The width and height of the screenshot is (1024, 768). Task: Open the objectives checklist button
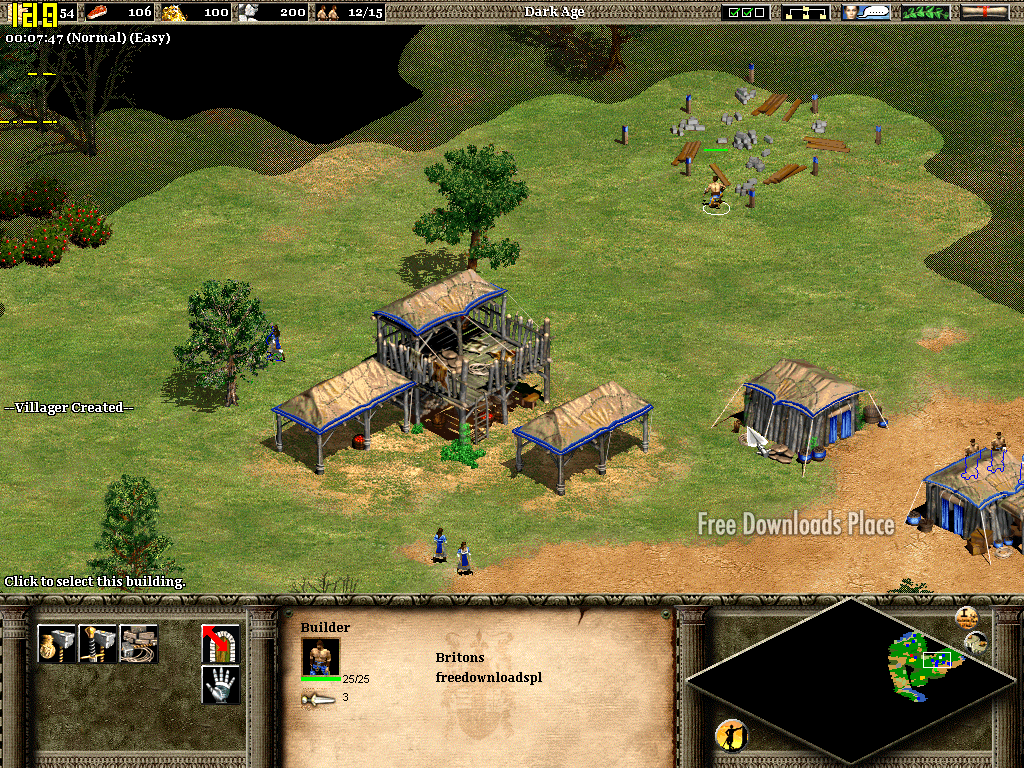point(746,12)
